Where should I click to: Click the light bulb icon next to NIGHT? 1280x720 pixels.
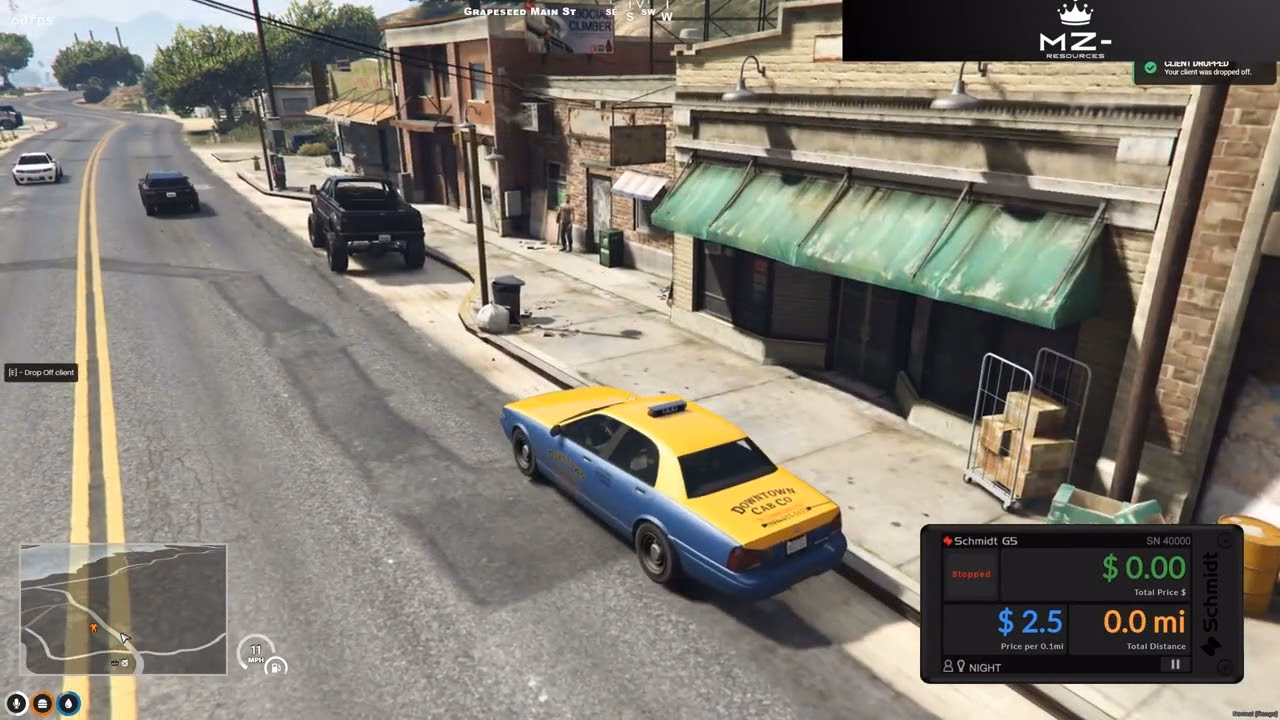pos(962,665)
